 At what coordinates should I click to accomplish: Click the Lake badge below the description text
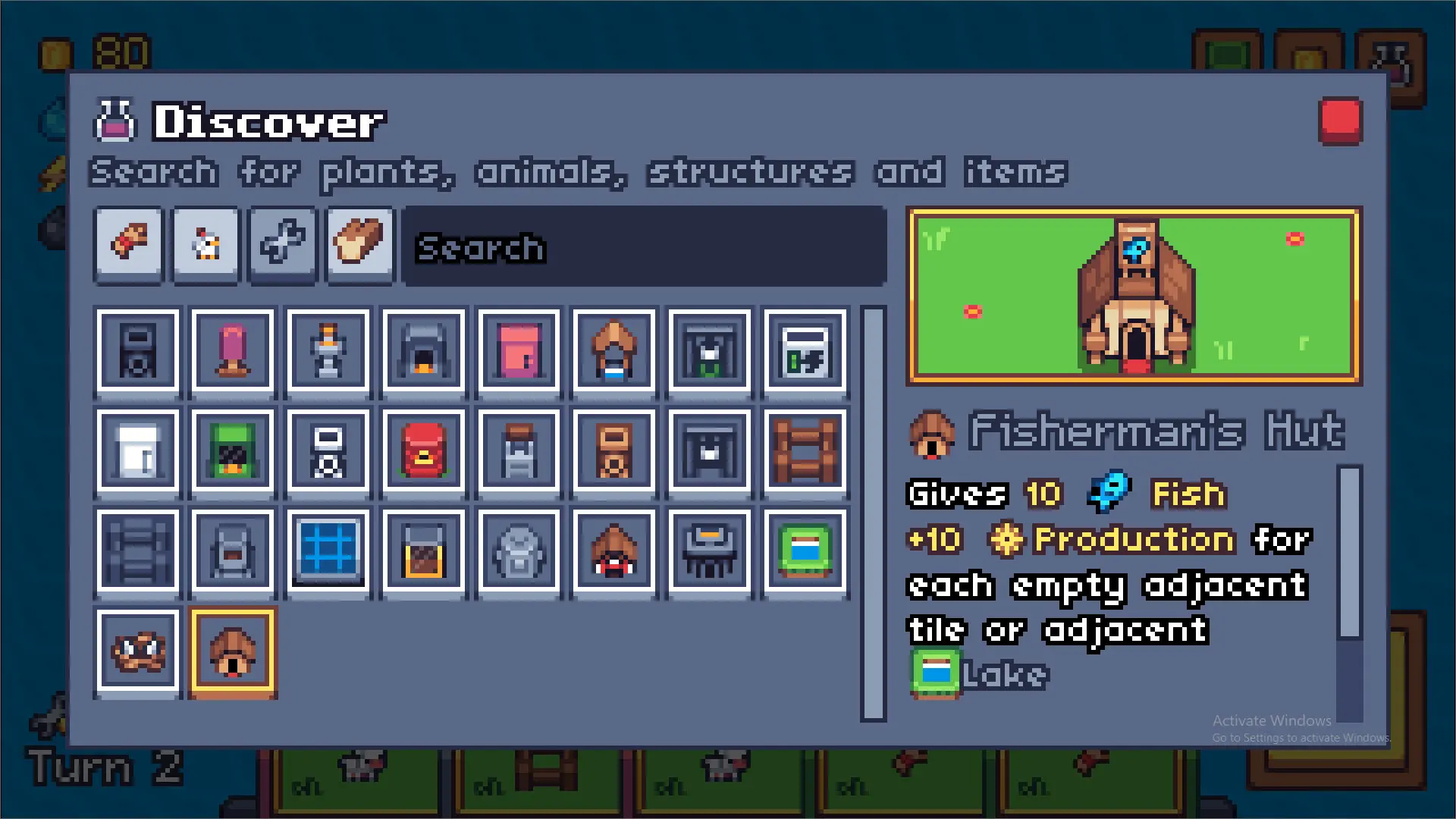pos(934,673)
